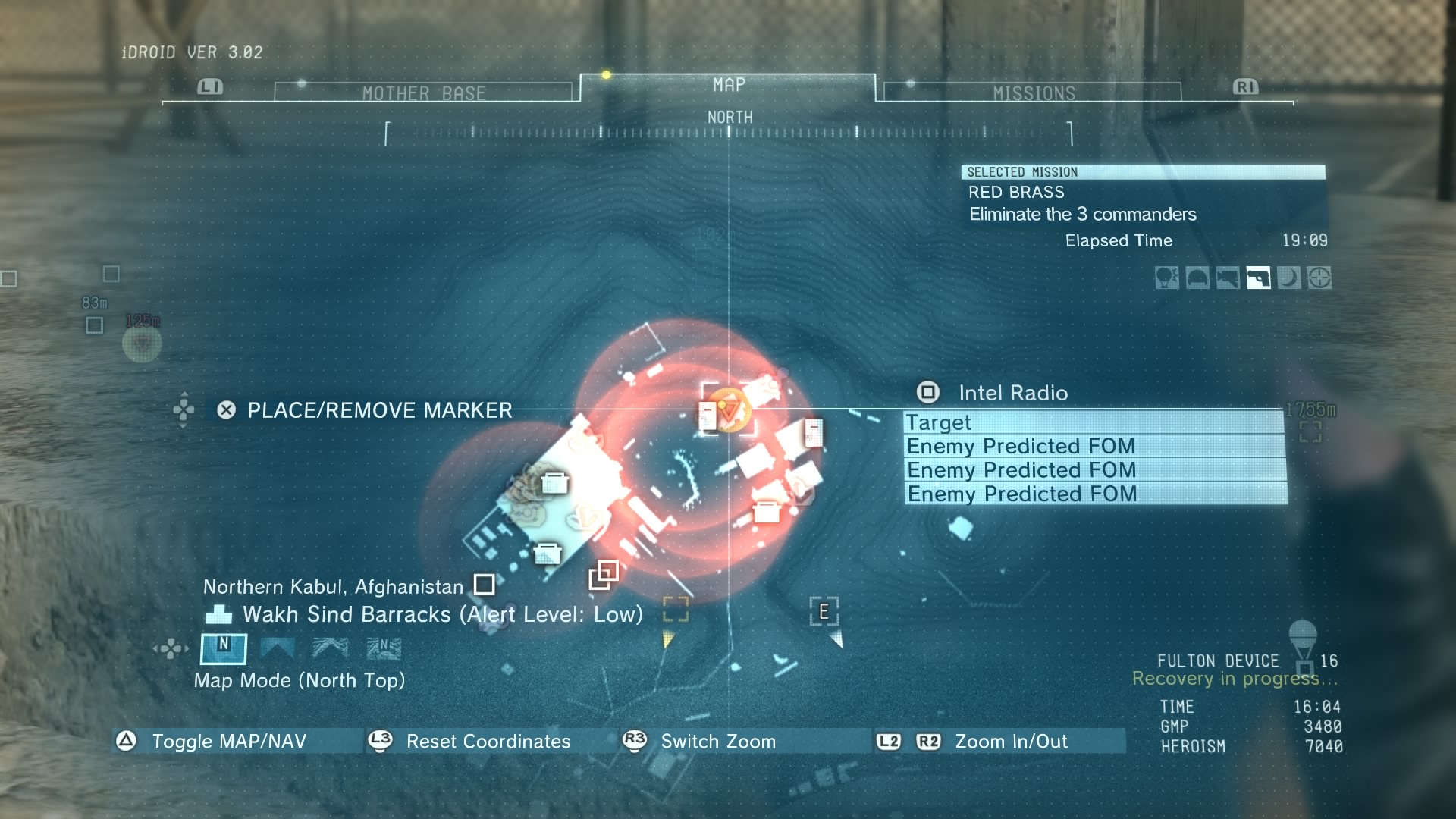The image size is (1456, 819).
Task: Open the MOTHER BASE tab
Action: [x=425, y=91]
